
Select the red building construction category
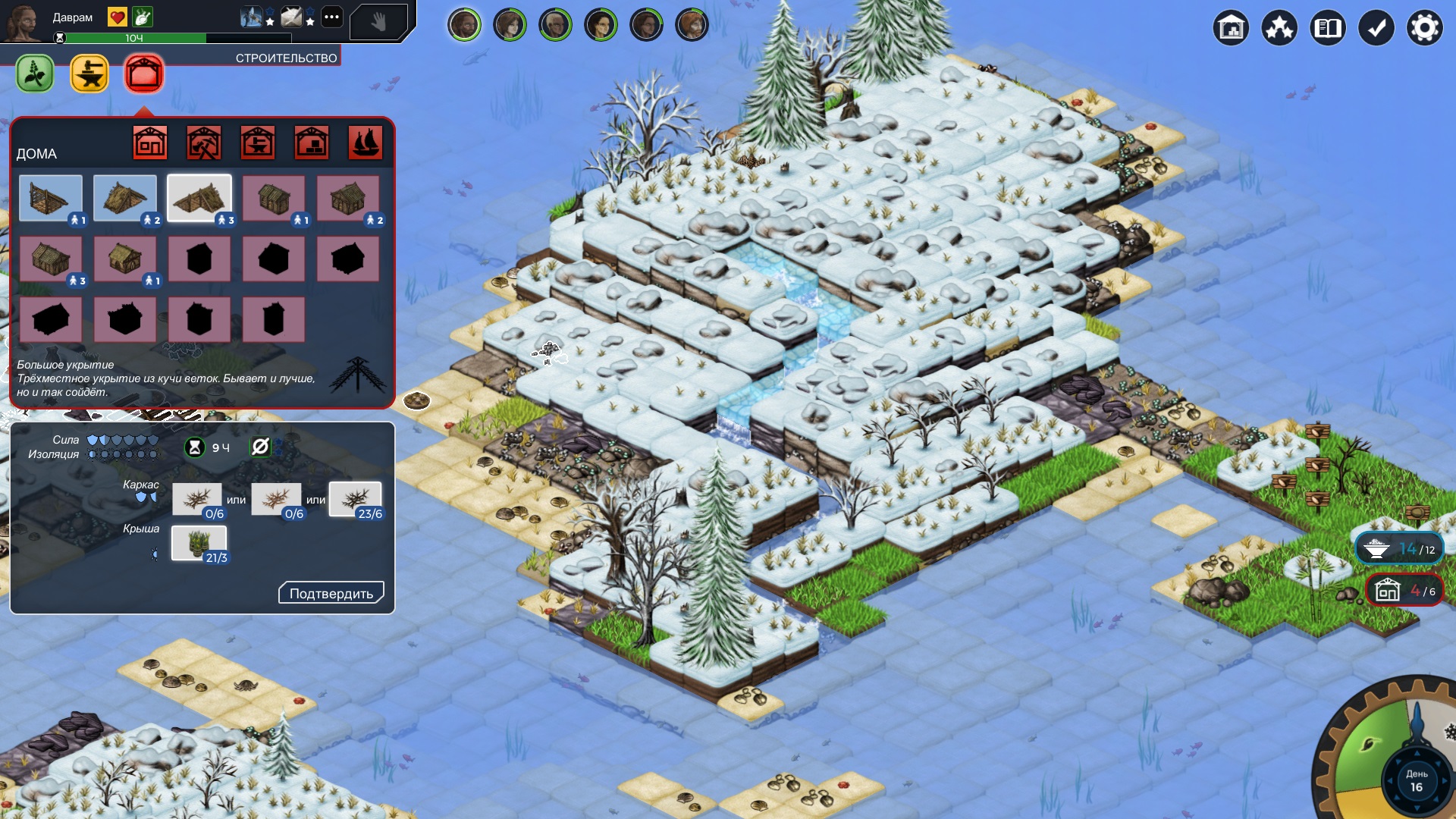[144, 74]
